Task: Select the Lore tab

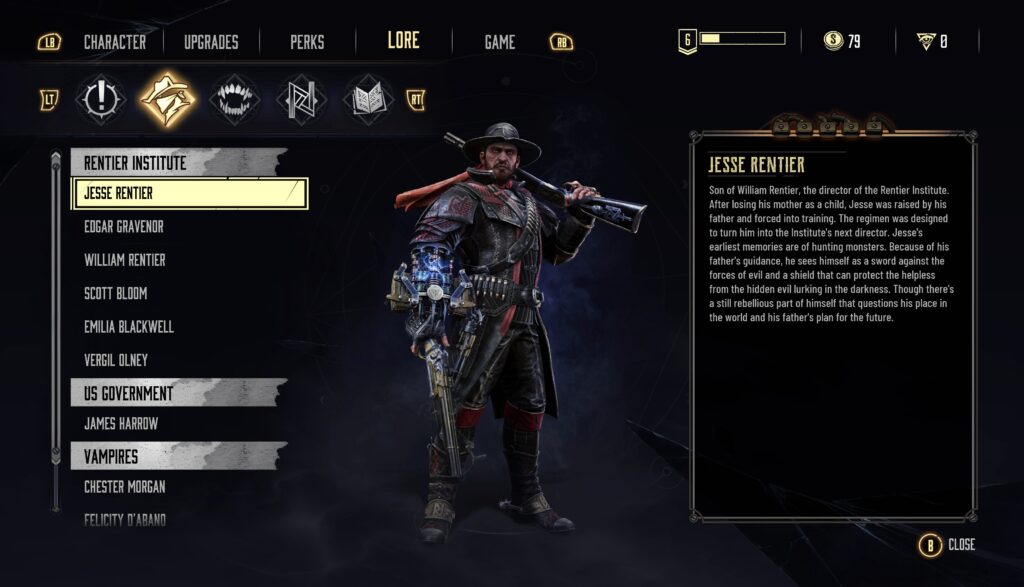Action: (404, 41)
